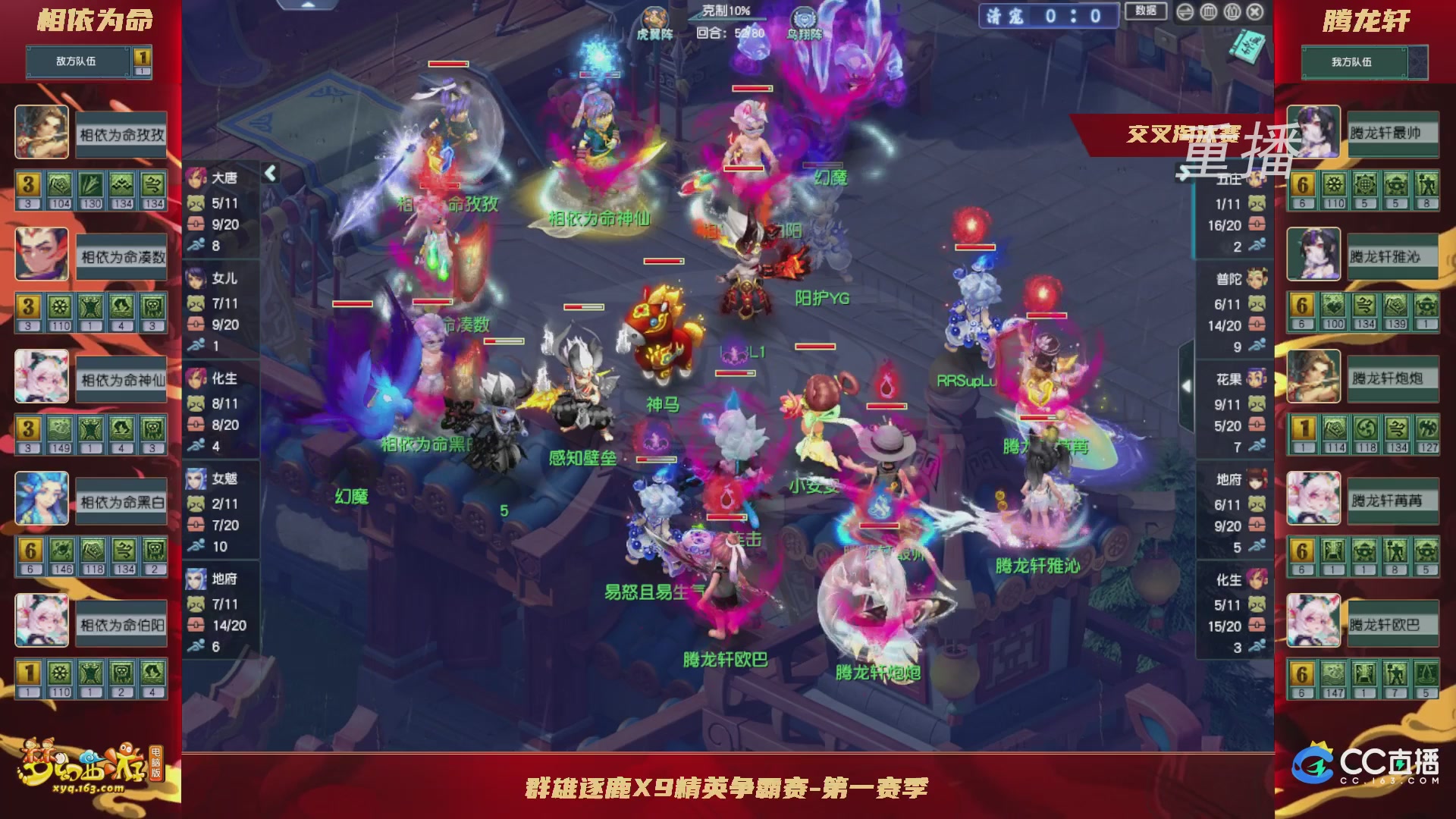Click the 清宠 0:0 score display
This screenshot has height=819, width=1456.
[1046, 17]
